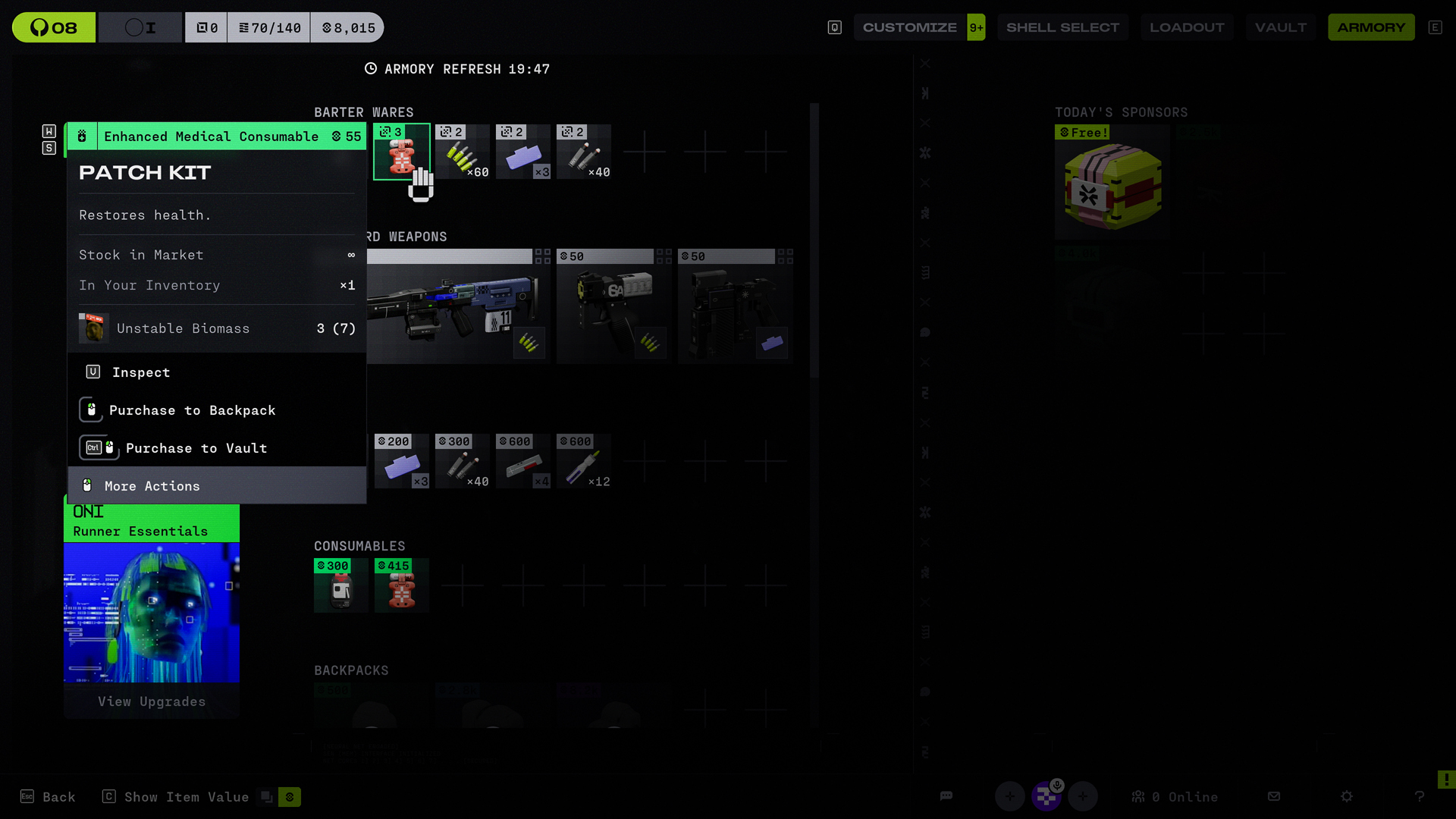Switch to Shell Select tab
The width and height of the screenshot is (1456, 819).
pyautogui.click(x=1062, y=27)
